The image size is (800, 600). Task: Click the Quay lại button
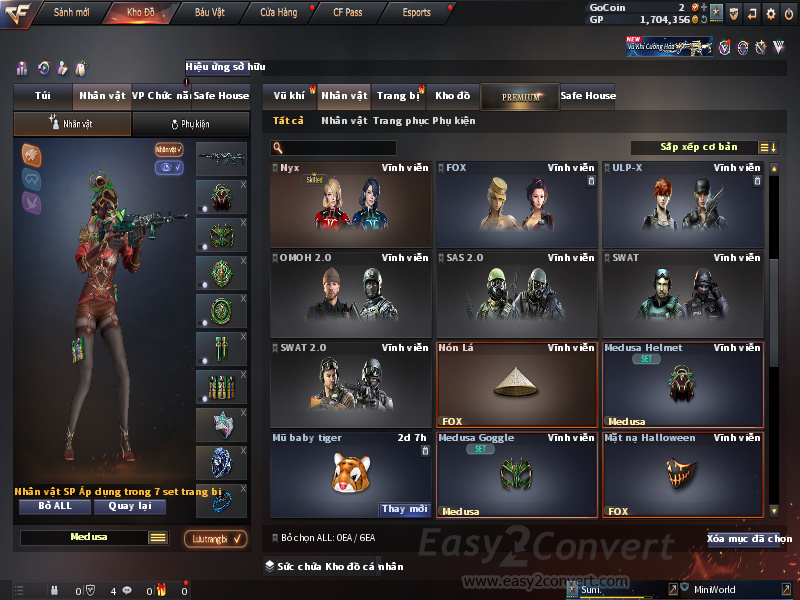coord(129,506)
